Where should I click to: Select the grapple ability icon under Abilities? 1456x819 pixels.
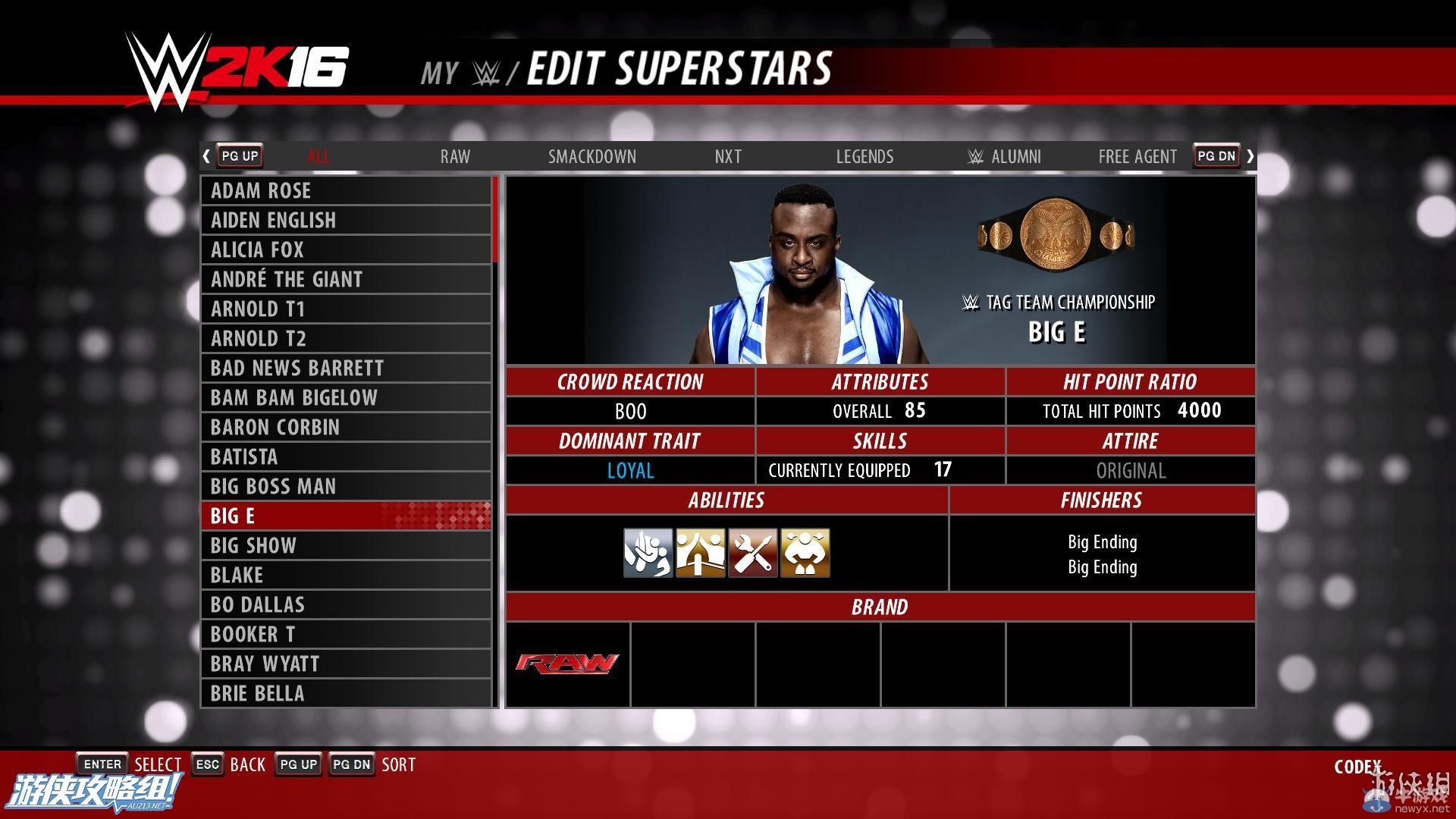648,553
